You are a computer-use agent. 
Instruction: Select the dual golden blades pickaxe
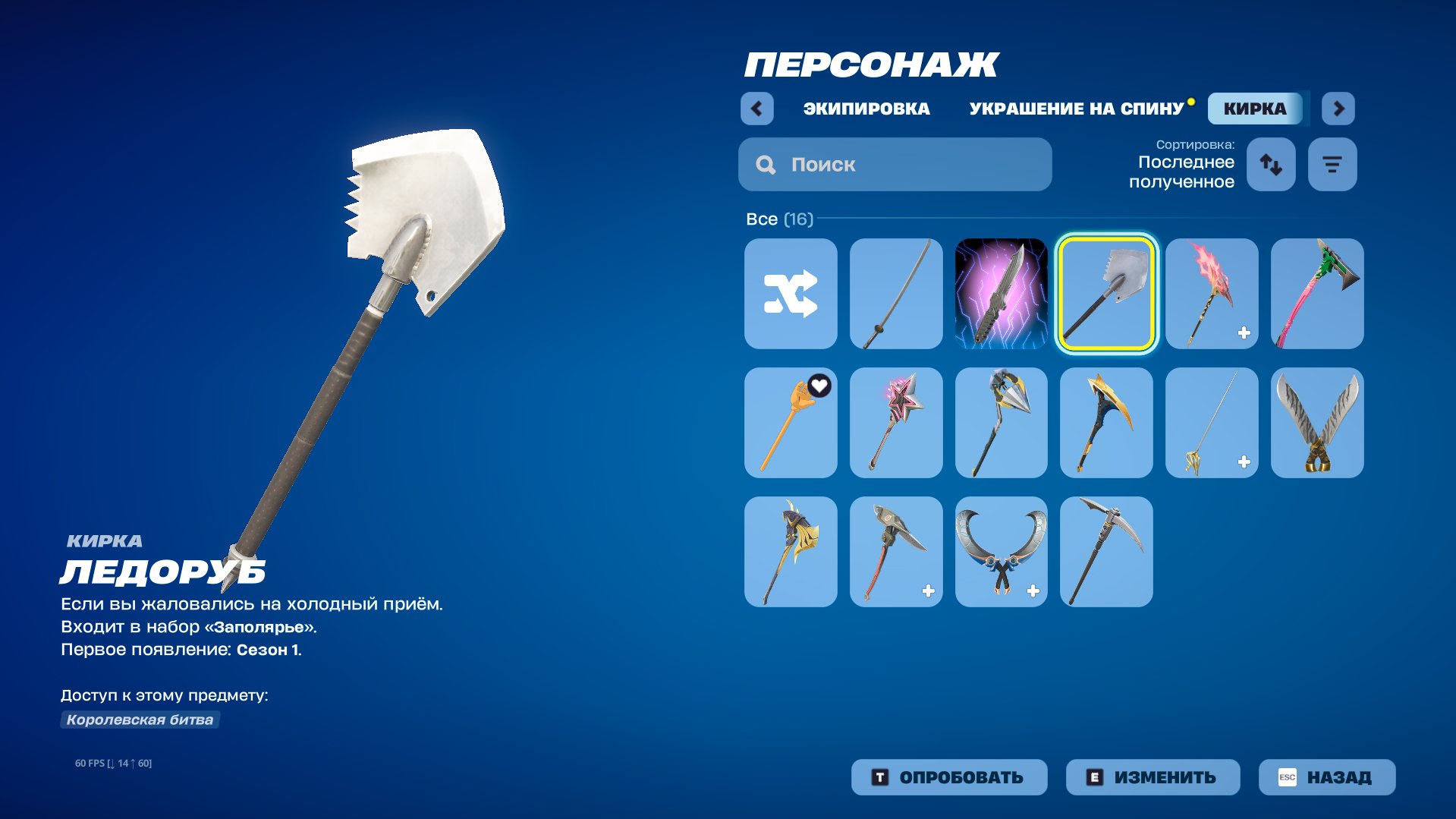1316,423
